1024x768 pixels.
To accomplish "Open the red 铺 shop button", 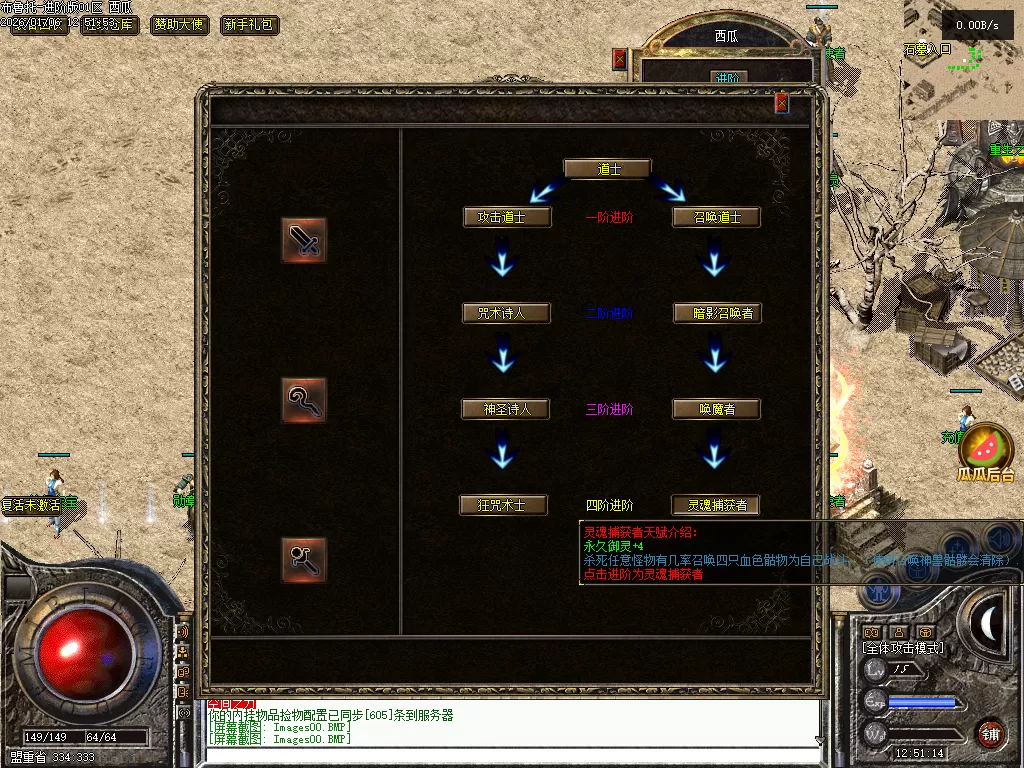I will pyautogui.click(x=990, y=733).
